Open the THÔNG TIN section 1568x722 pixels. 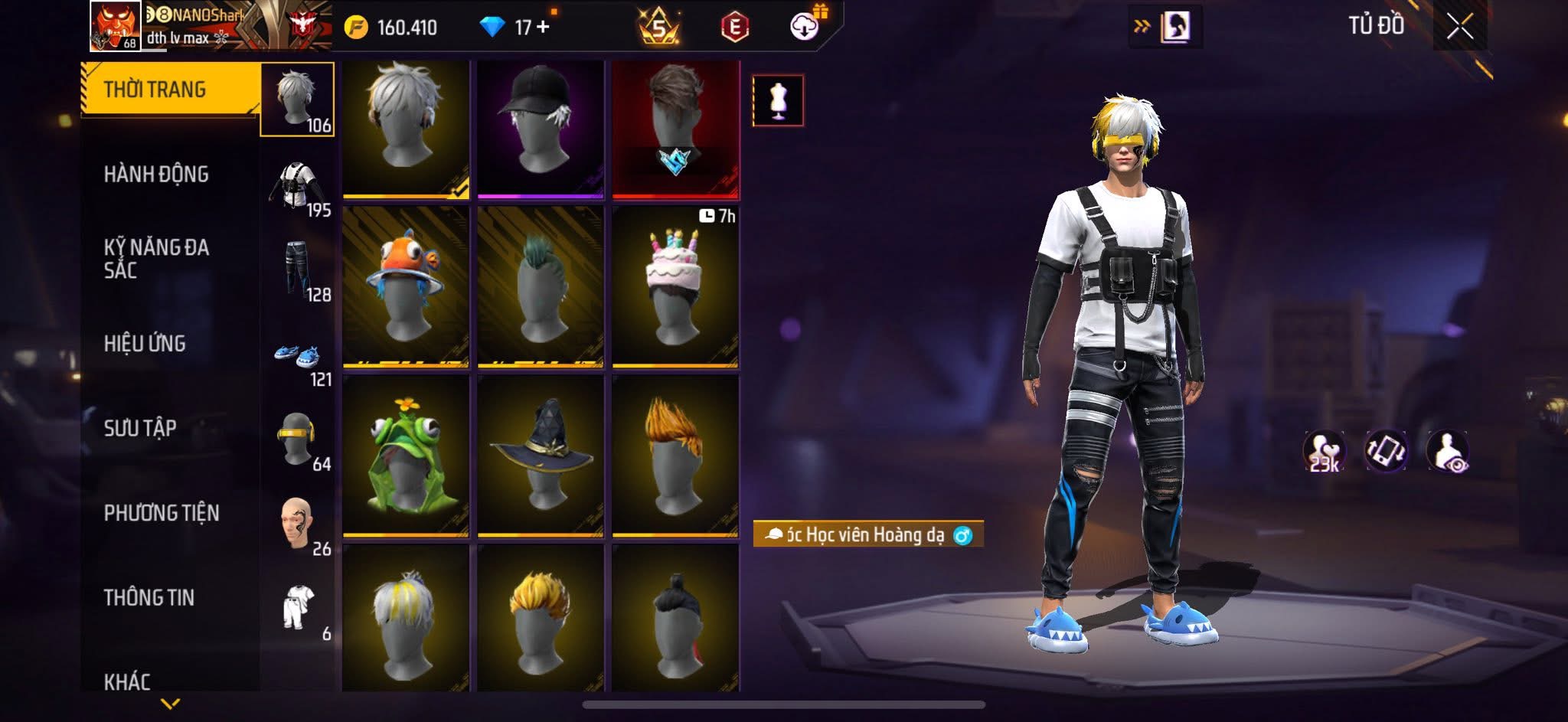149,597
